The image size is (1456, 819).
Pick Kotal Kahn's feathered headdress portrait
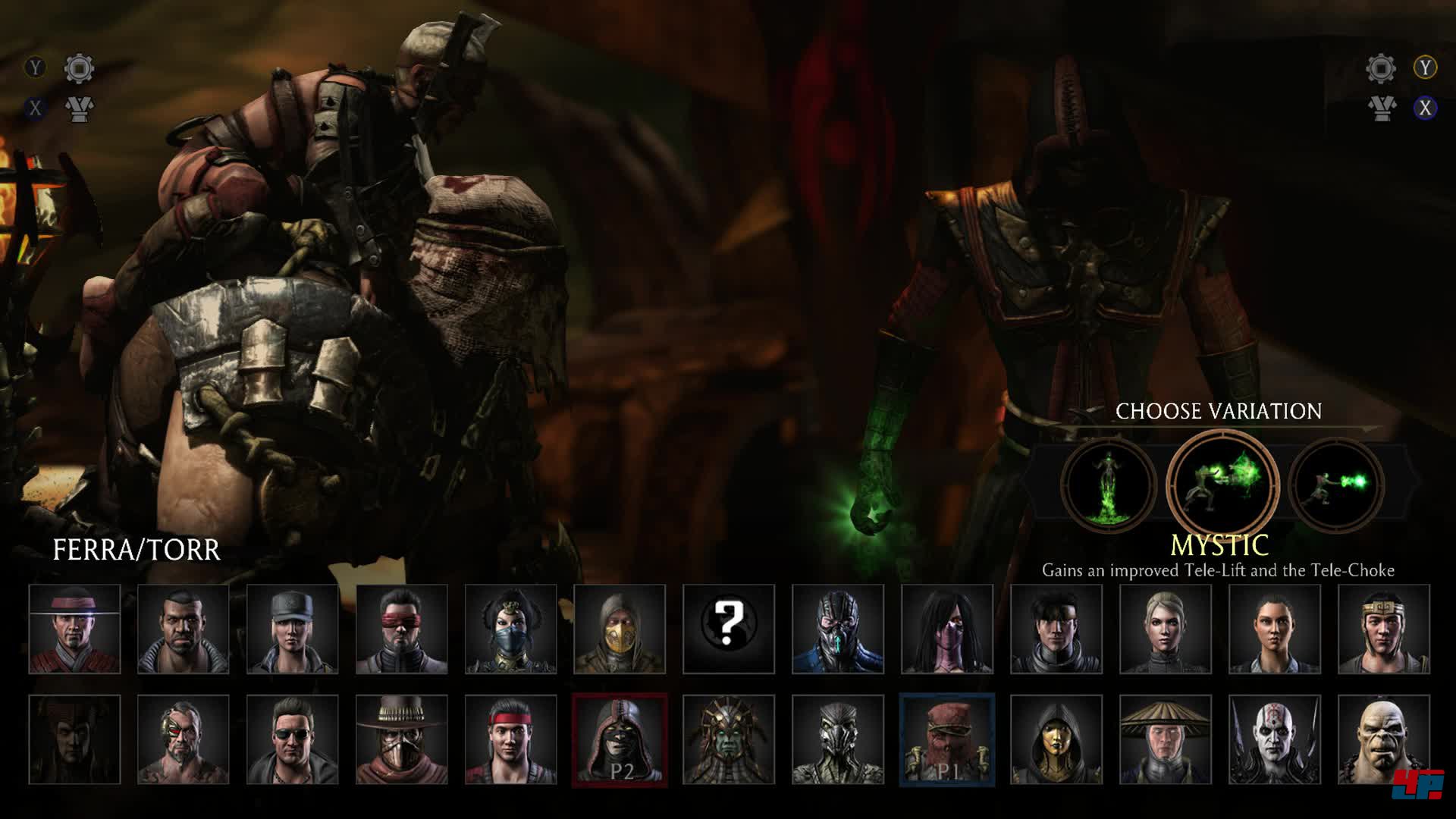tap(728, 739)
